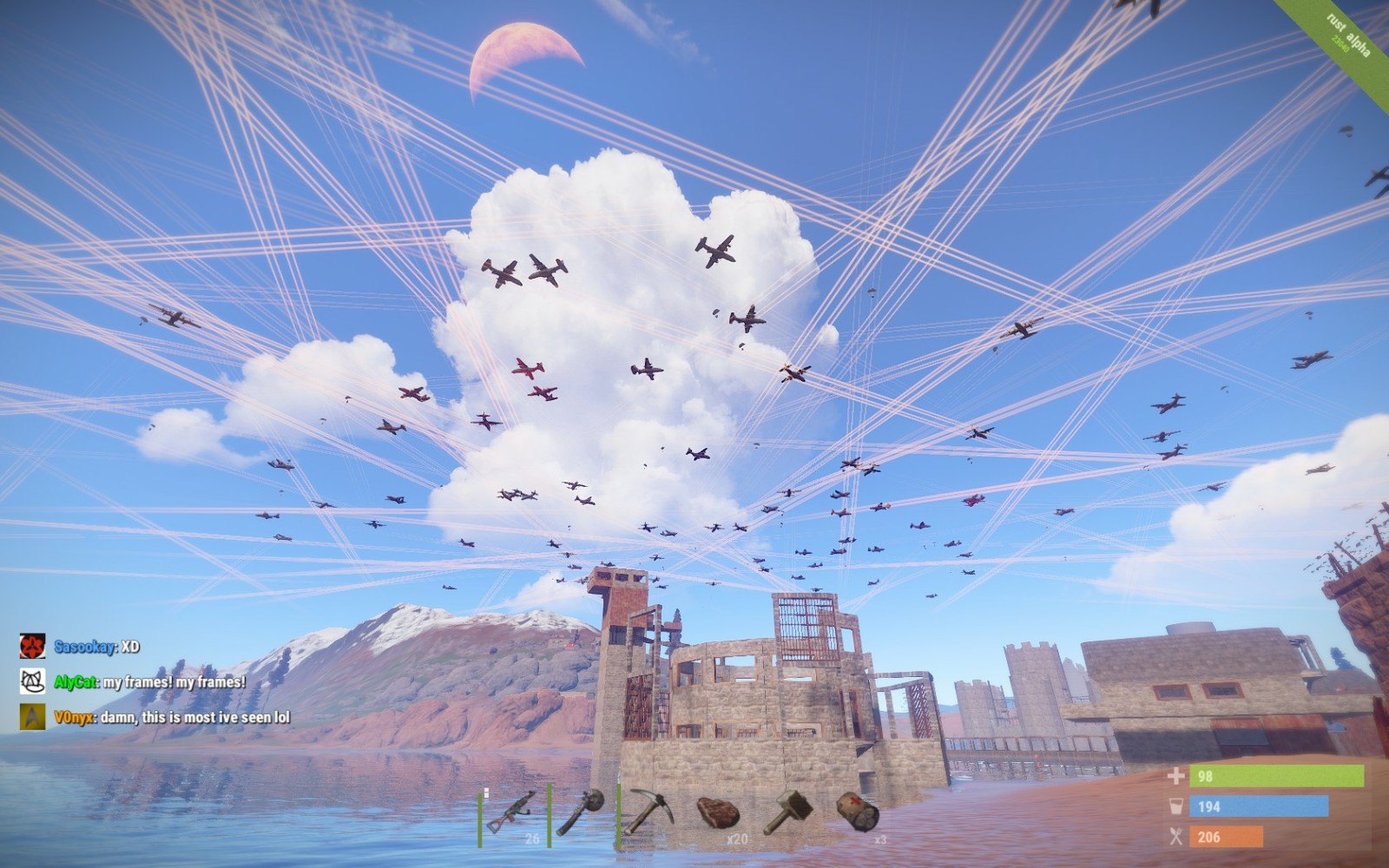Viewport: 1389px width, 868px height.
Task: Choose the pickaxe in the hotbar
Action: coord(648,811)
